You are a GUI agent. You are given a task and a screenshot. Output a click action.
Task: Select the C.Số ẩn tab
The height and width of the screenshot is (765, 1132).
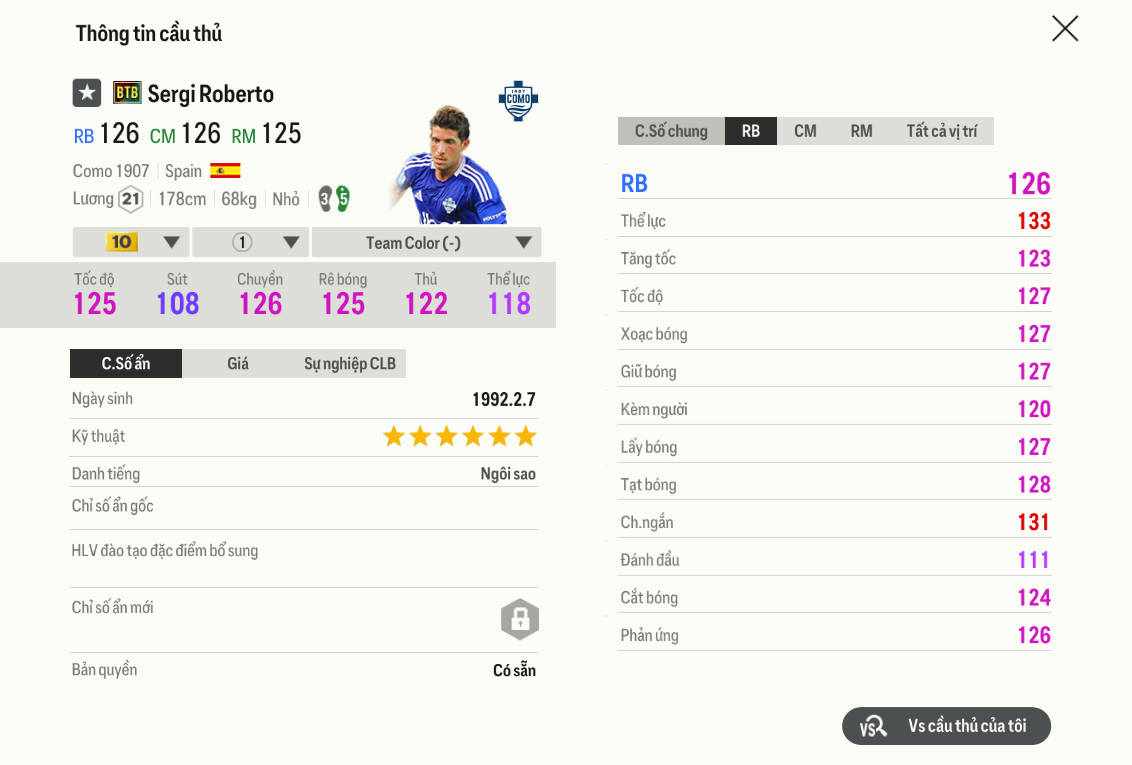126,363
